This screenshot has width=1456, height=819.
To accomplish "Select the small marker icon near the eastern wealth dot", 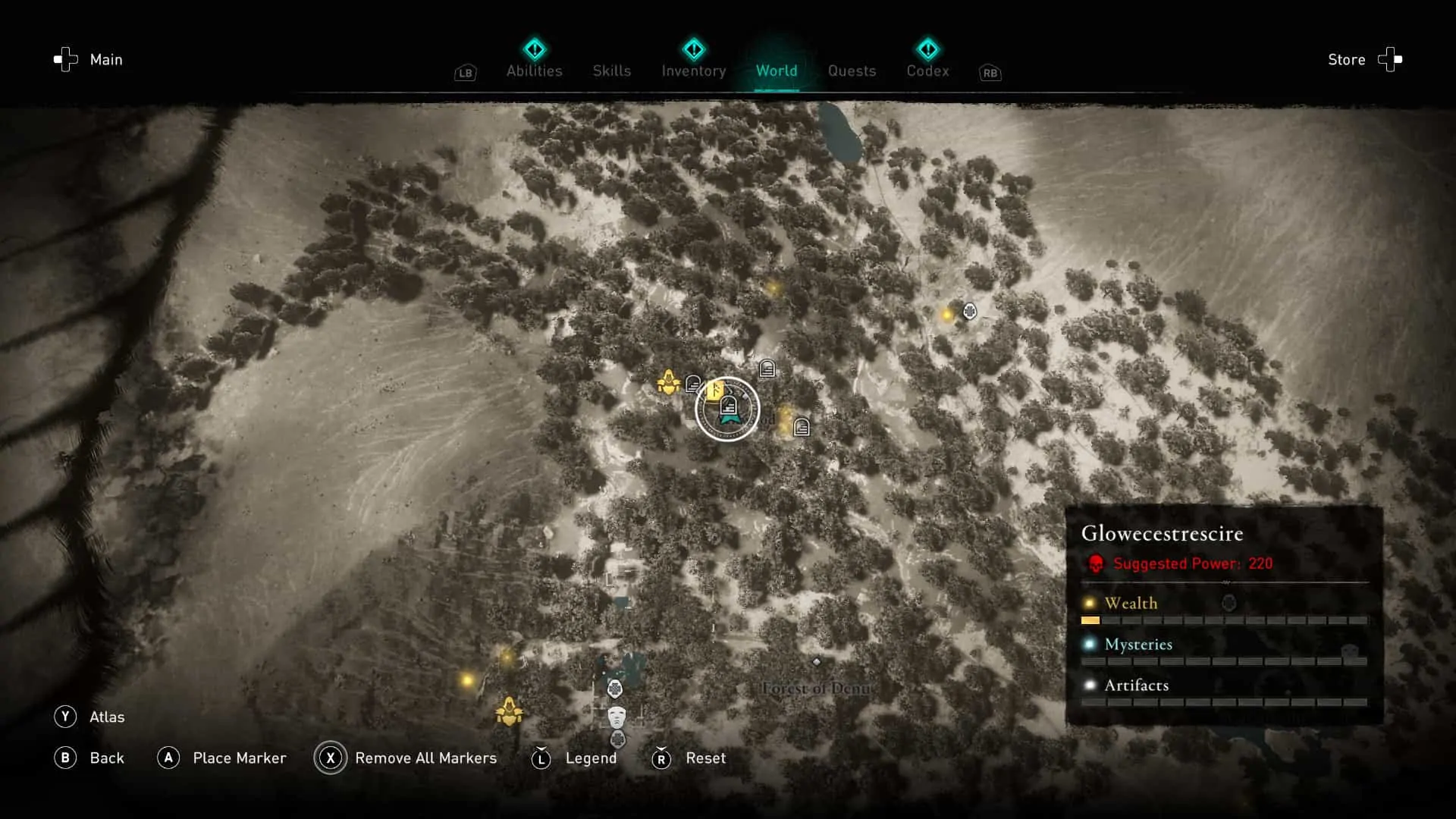I will point(970,311).
